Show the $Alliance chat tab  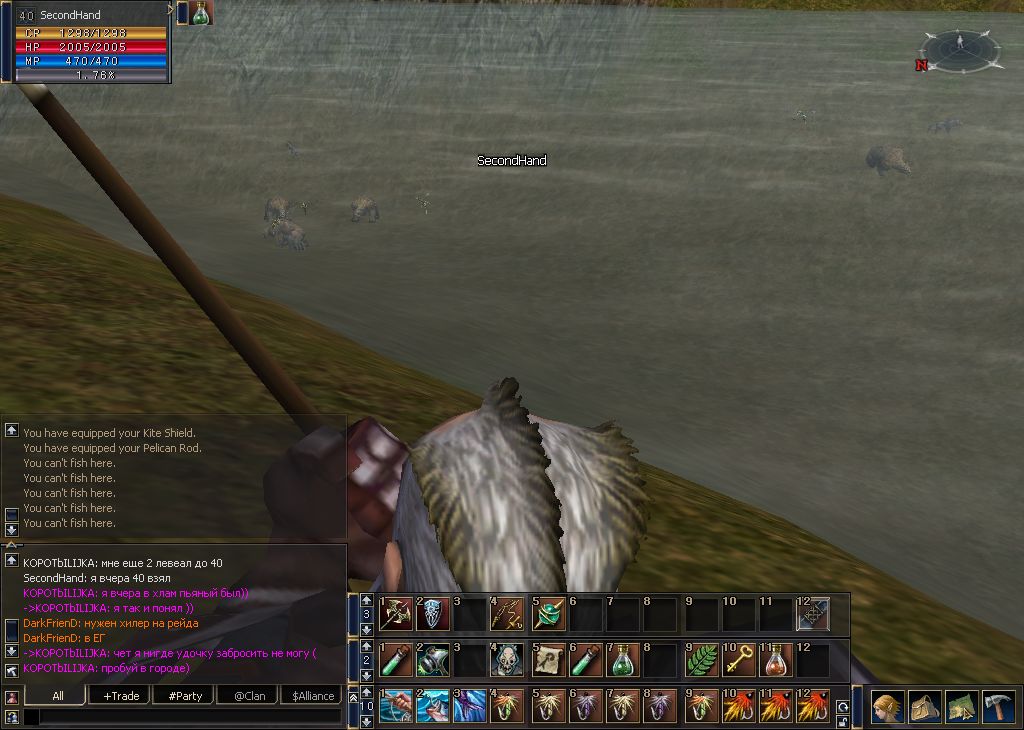pyautogui.click(x=311, y=695)
